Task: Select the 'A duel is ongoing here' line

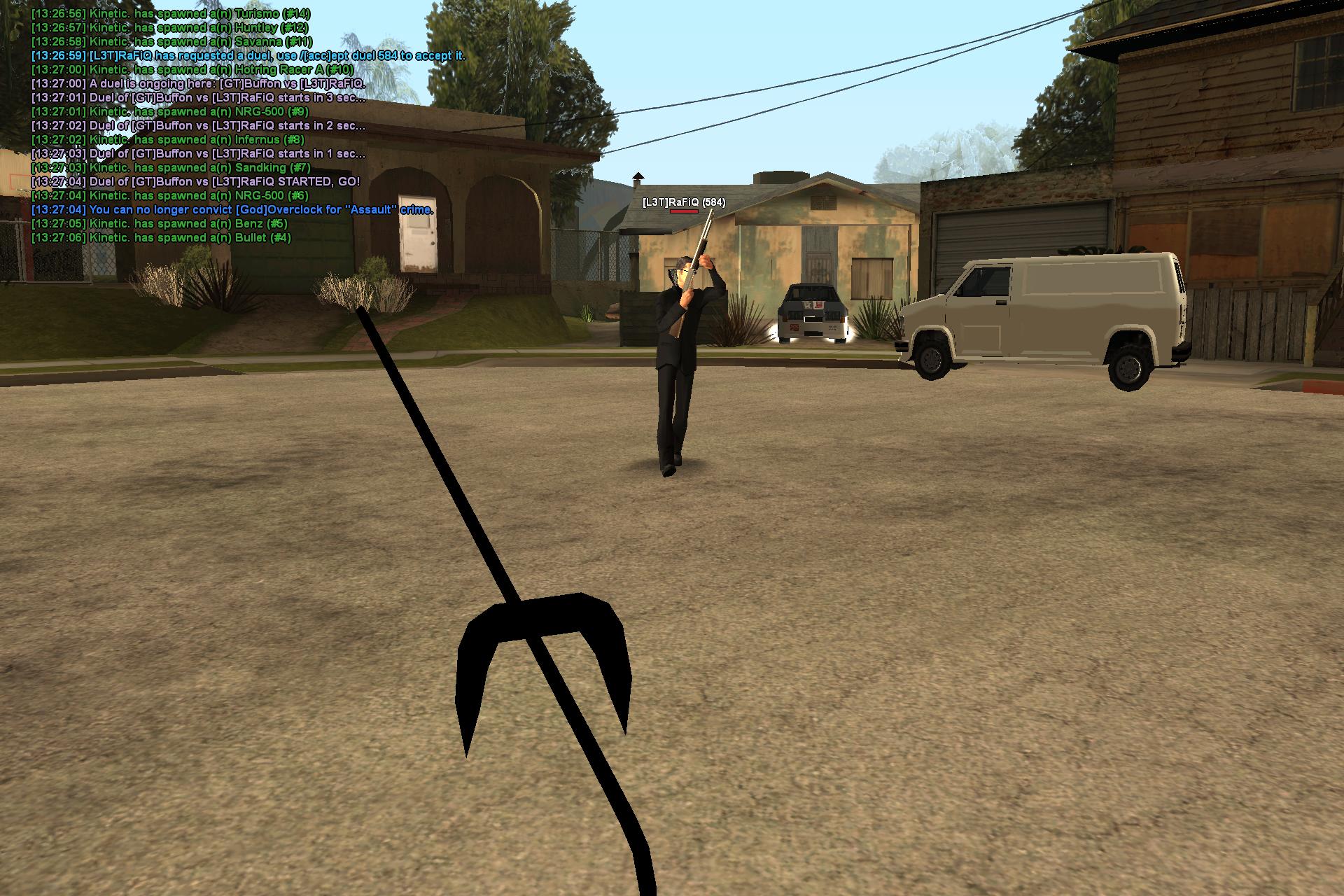Action: pyautogui.click(x=198, y=84)
